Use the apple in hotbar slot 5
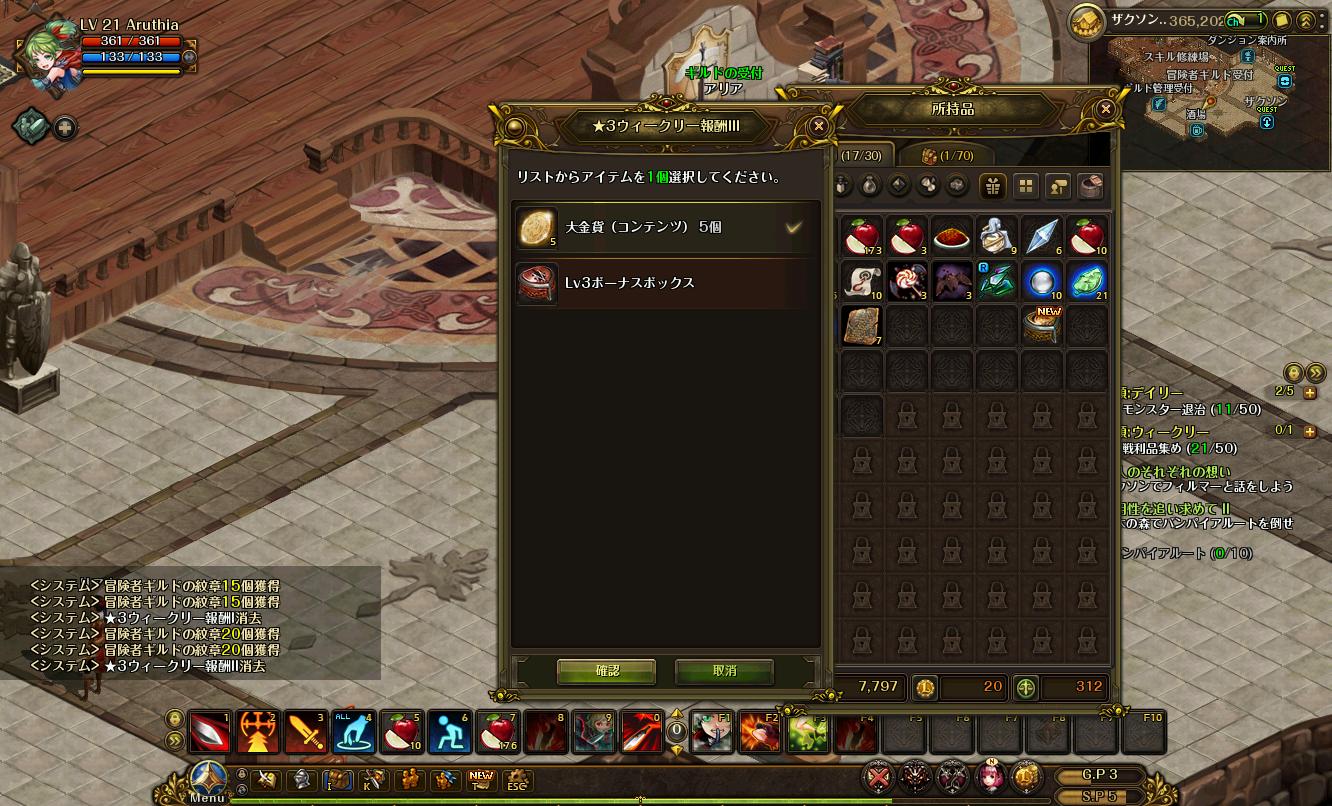The image size is (1332, 806). 401,733
